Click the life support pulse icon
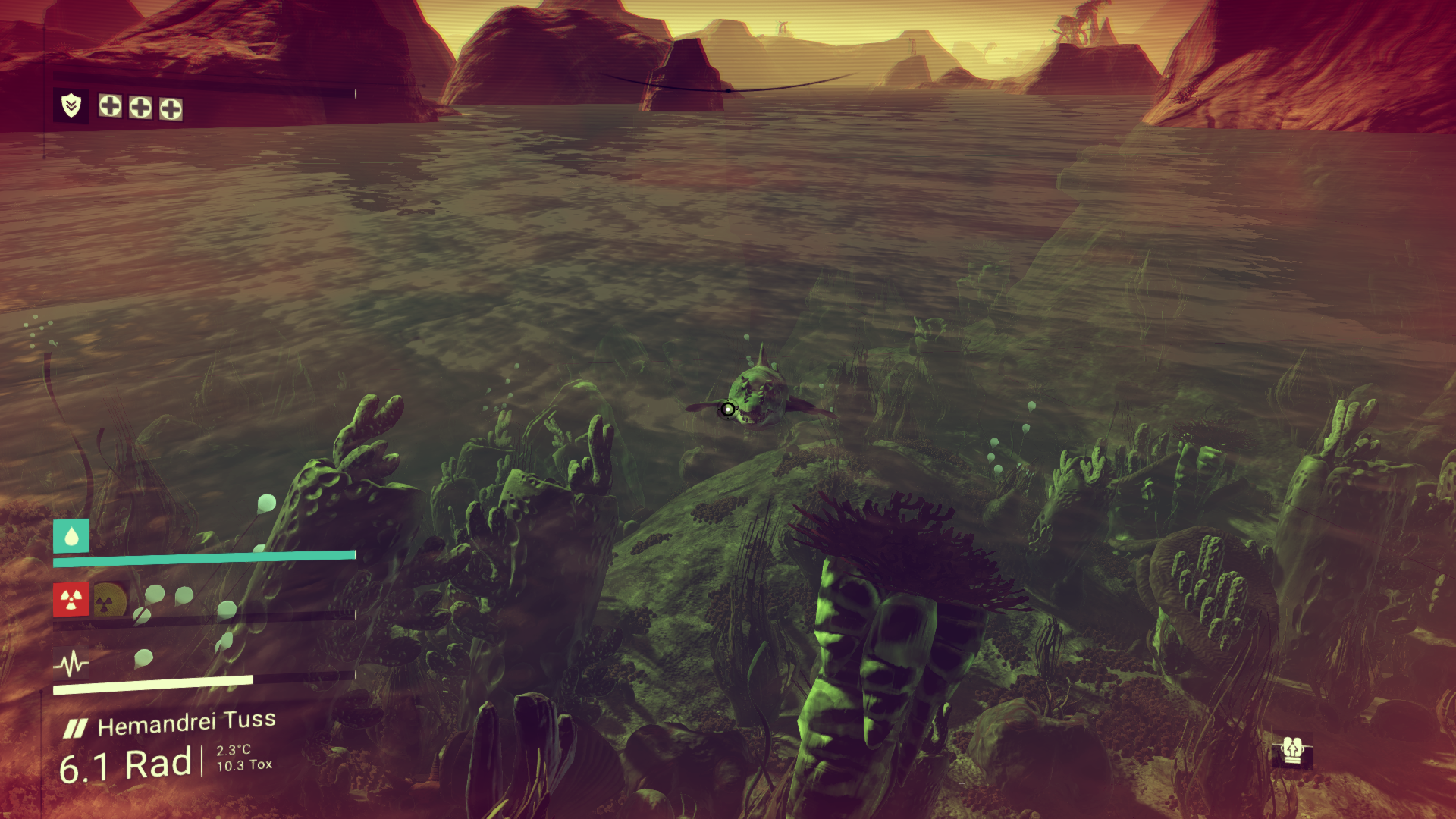This screenshot has width=1456, height=819. (x=71, y=664)
